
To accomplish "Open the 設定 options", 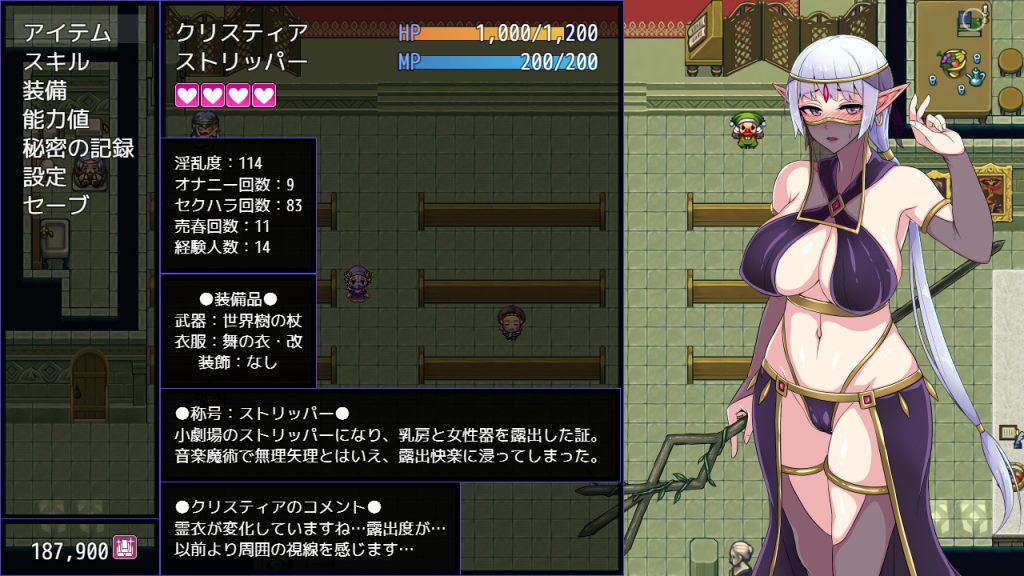I will tap(45, 177).
